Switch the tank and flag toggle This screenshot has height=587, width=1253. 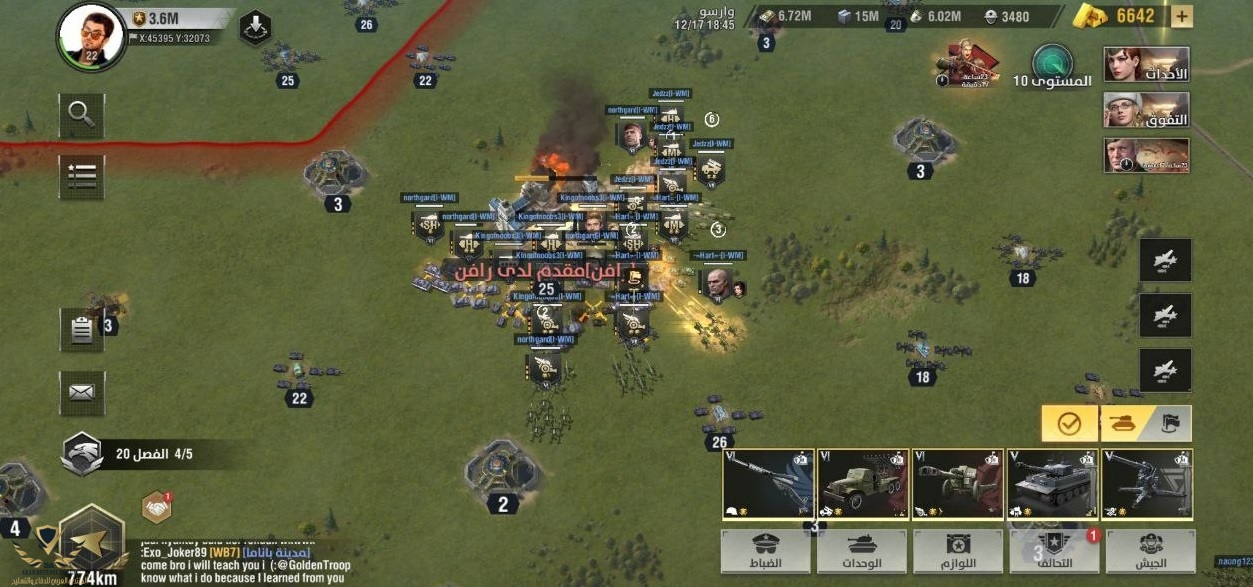tap(1147, 424)
